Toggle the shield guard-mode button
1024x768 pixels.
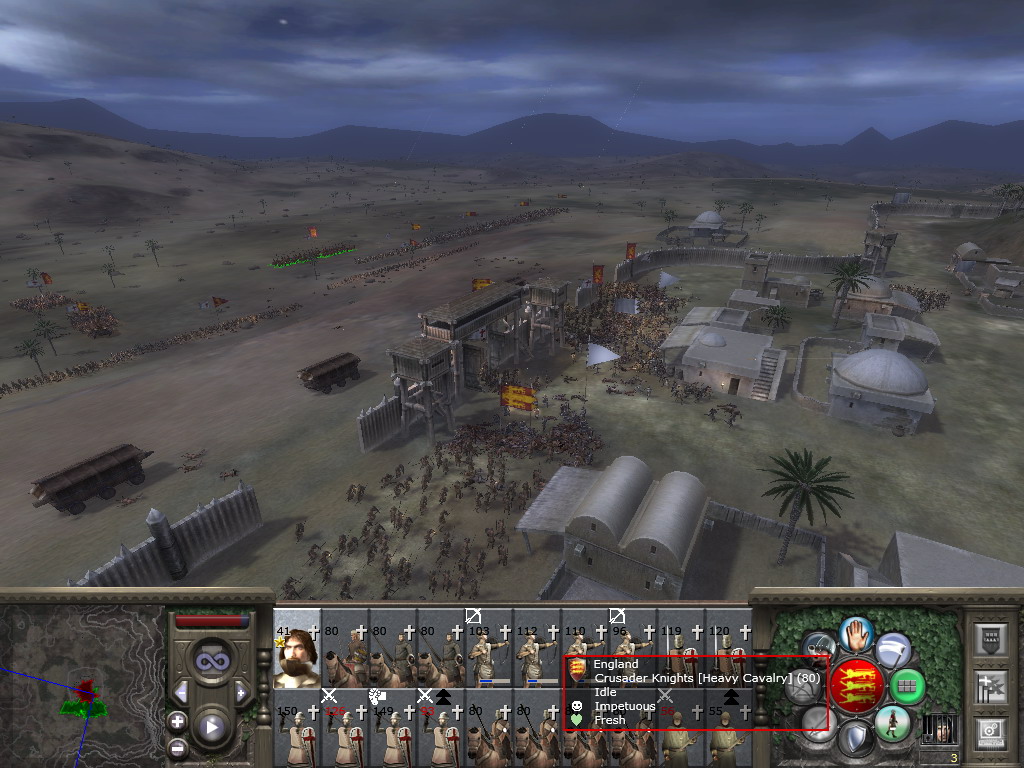pos(854,741)
